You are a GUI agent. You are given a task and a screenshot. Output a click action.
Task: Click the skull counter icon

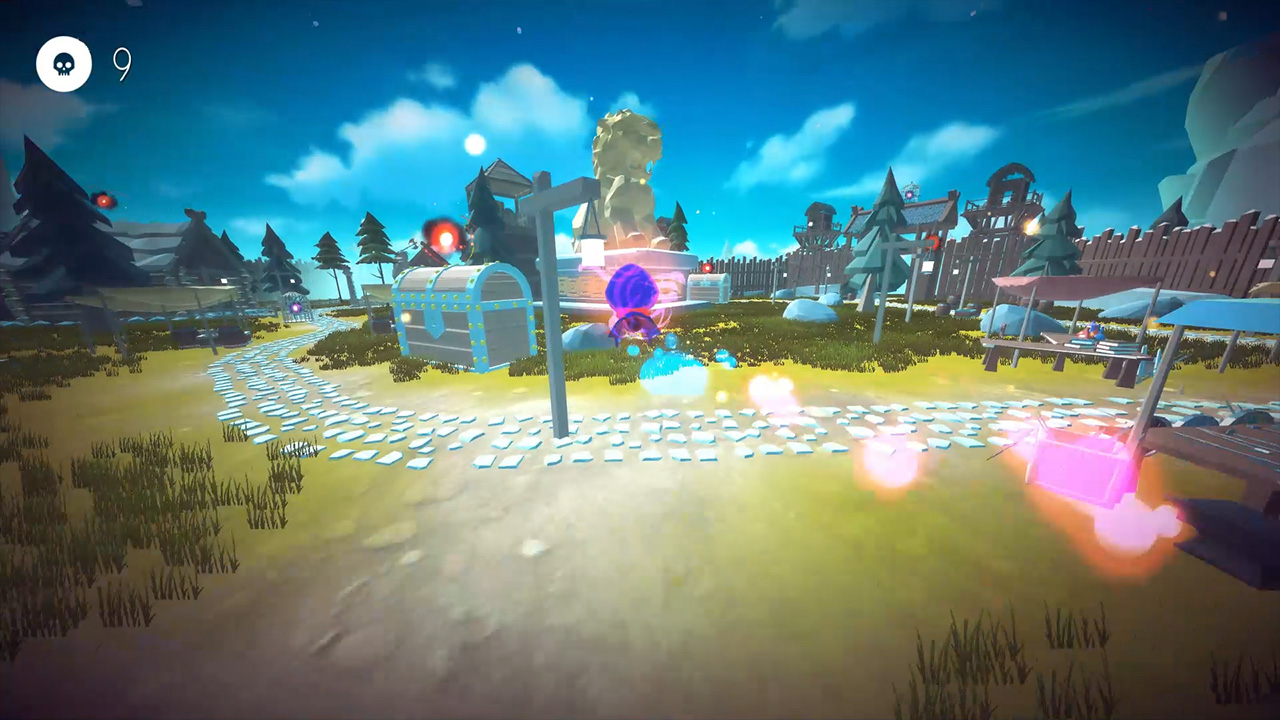pos(64,63)
